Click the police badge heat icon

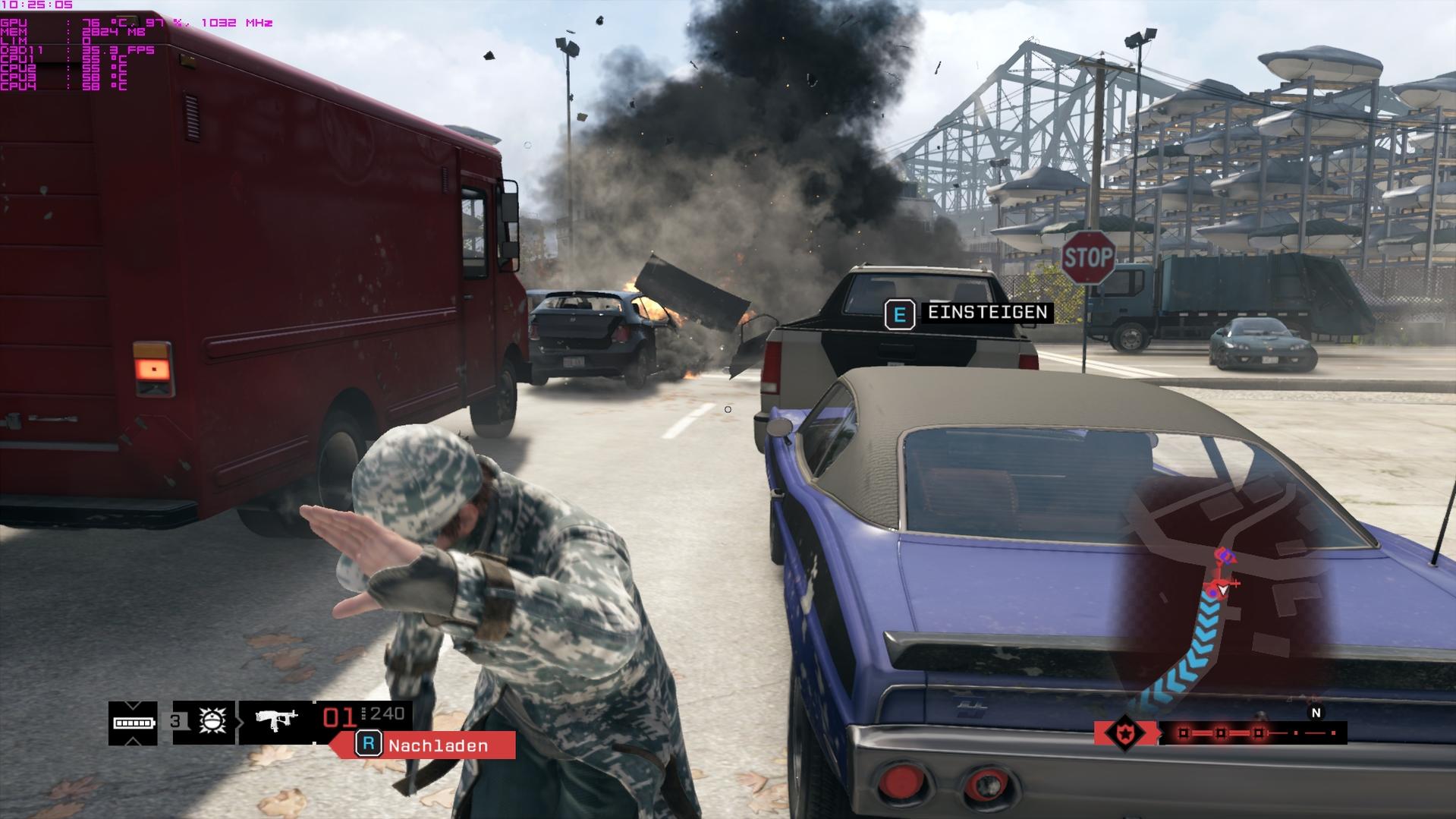[x=1124, y=733]
